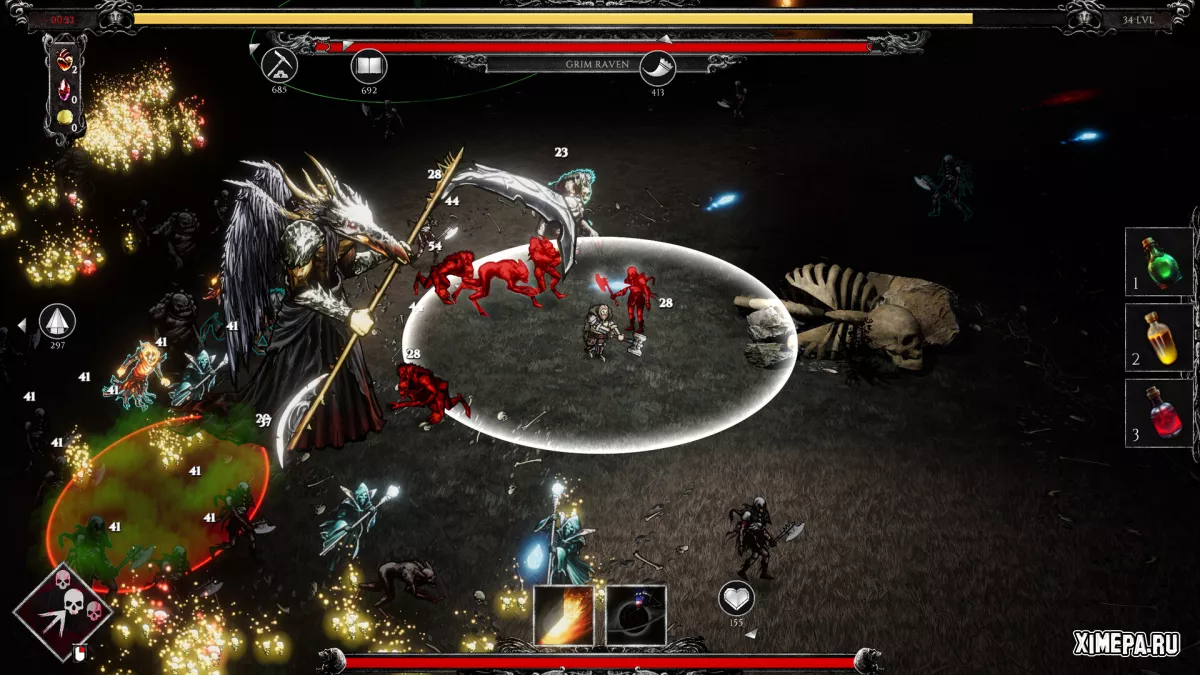Click the white crystal marker icon

tap(57, 322)
